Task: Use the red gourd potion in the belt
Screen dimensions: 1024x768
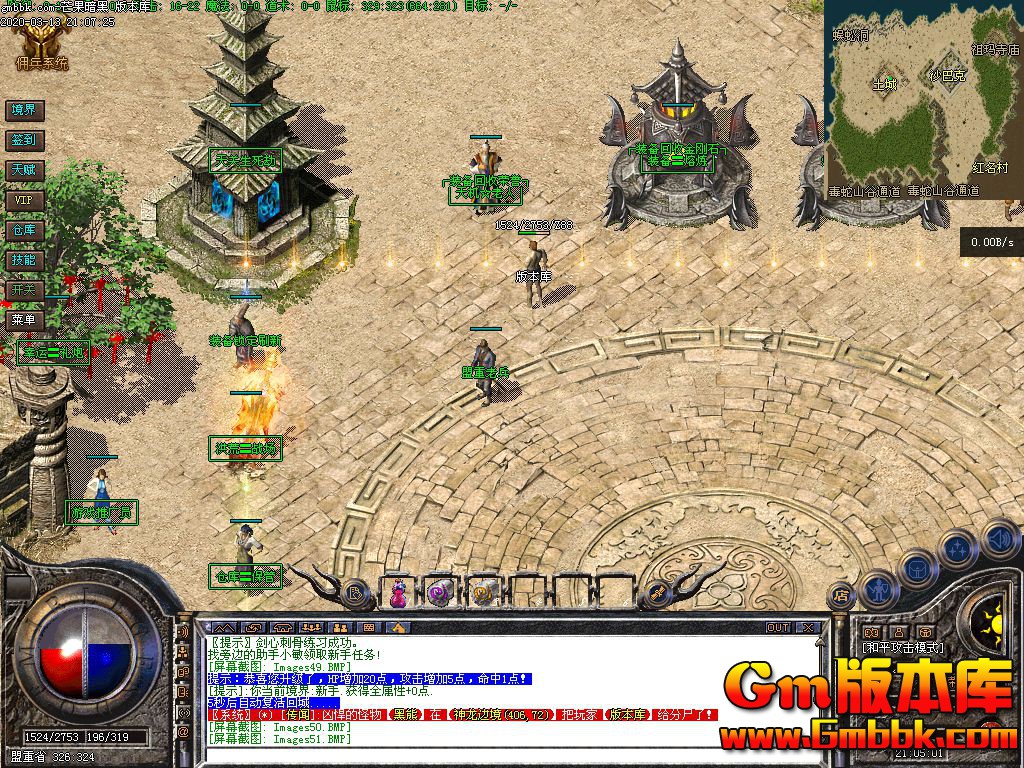Action: pyautogui.click(x=398, y=594)
